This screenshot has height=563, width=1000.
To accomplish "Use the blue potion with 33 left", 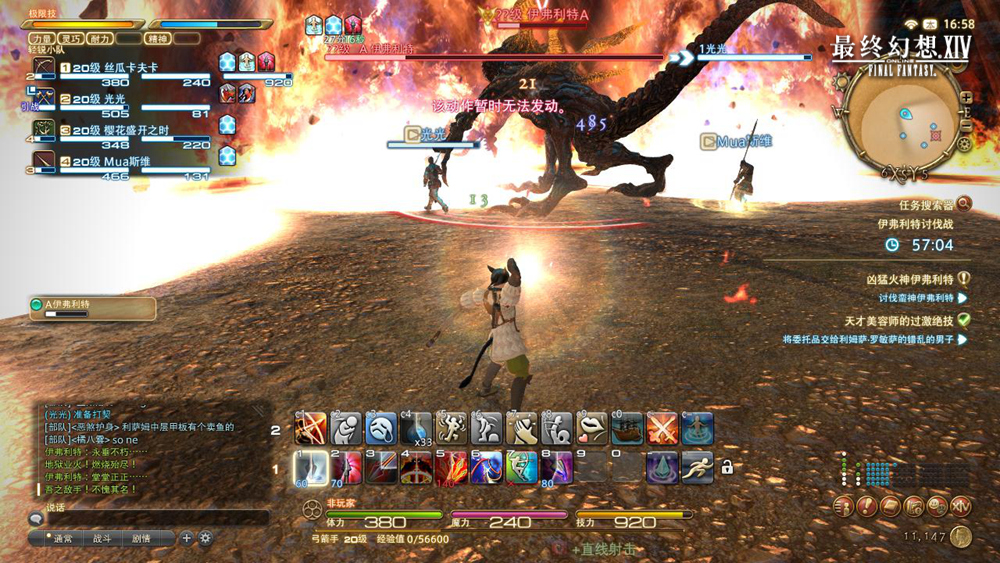I will click(415, 428).
